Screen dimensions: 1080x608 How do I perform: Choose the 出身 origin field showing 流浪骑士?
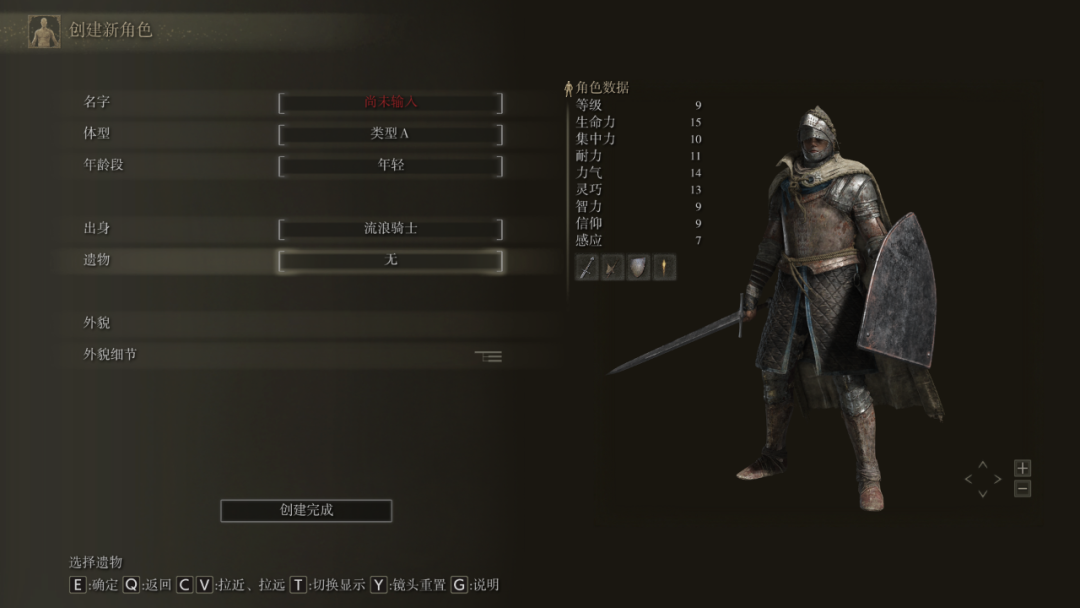pos(390,229)
